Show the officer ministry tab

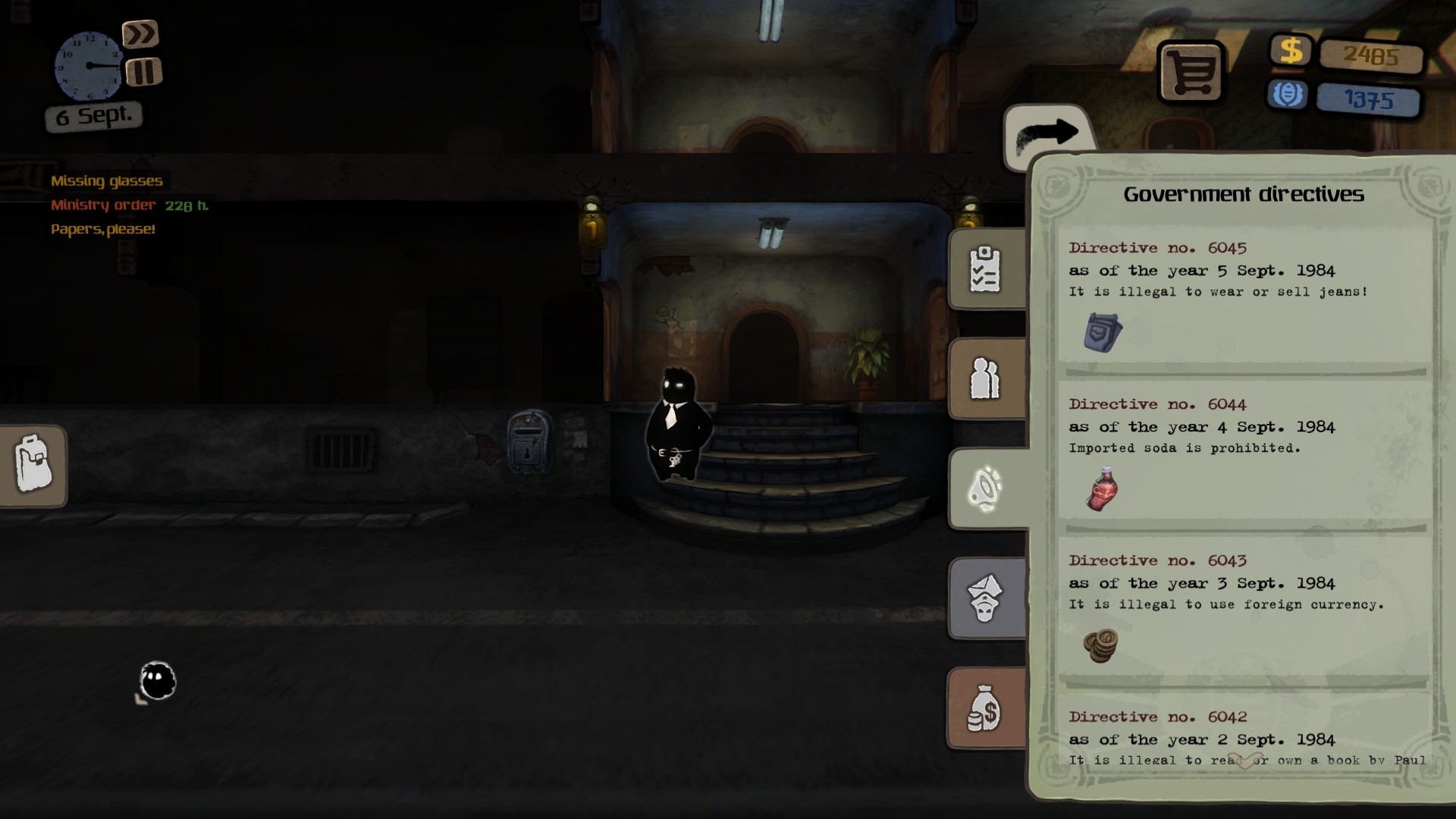point(986,598)
